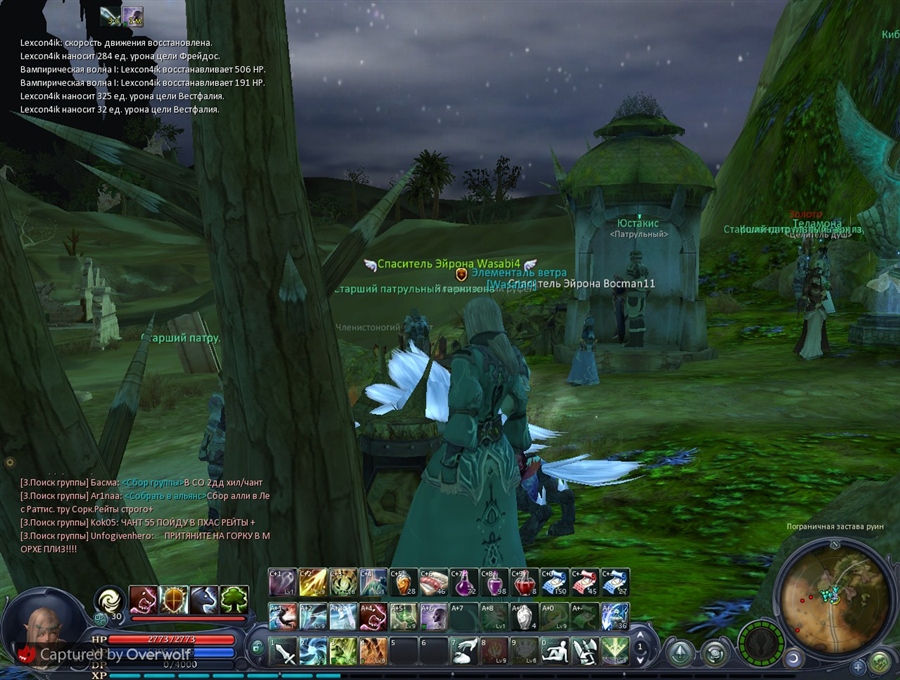
Task: Switch hotbar page using the up arrow
Action: point(641,636)
